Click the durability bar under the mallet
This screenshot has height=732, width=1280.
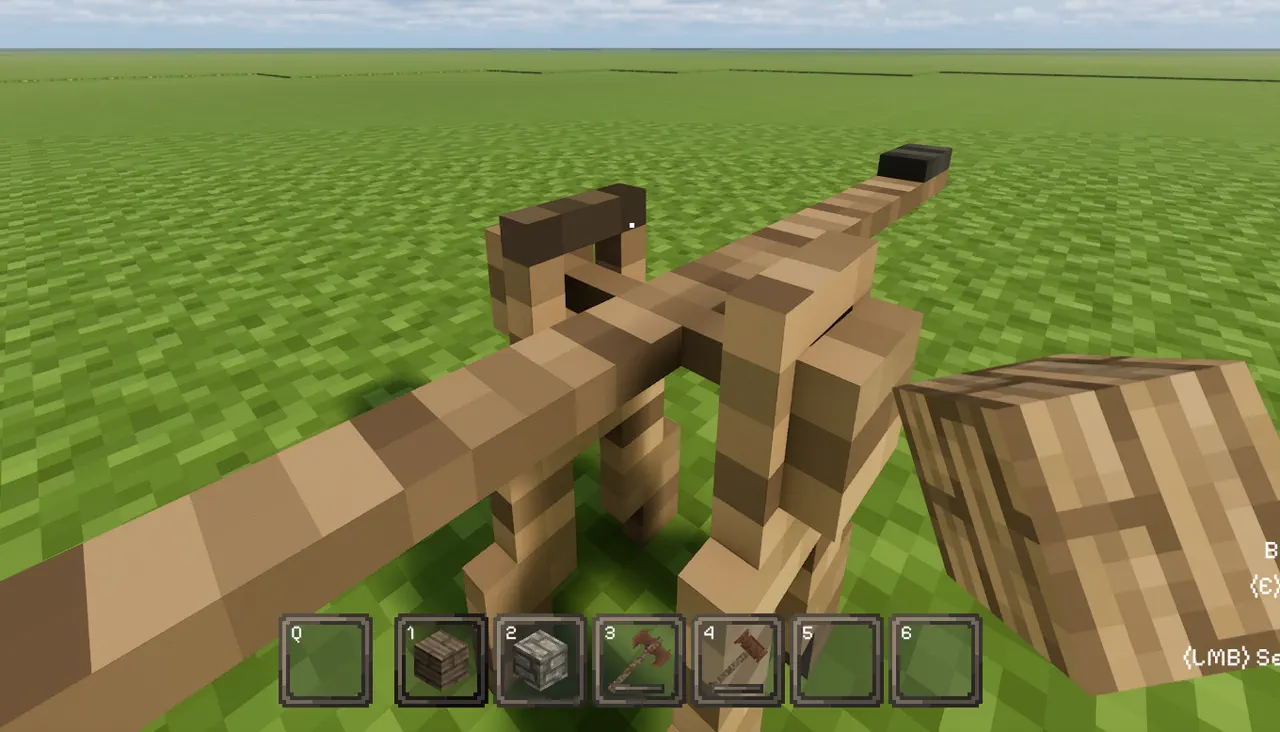(739, 687)
